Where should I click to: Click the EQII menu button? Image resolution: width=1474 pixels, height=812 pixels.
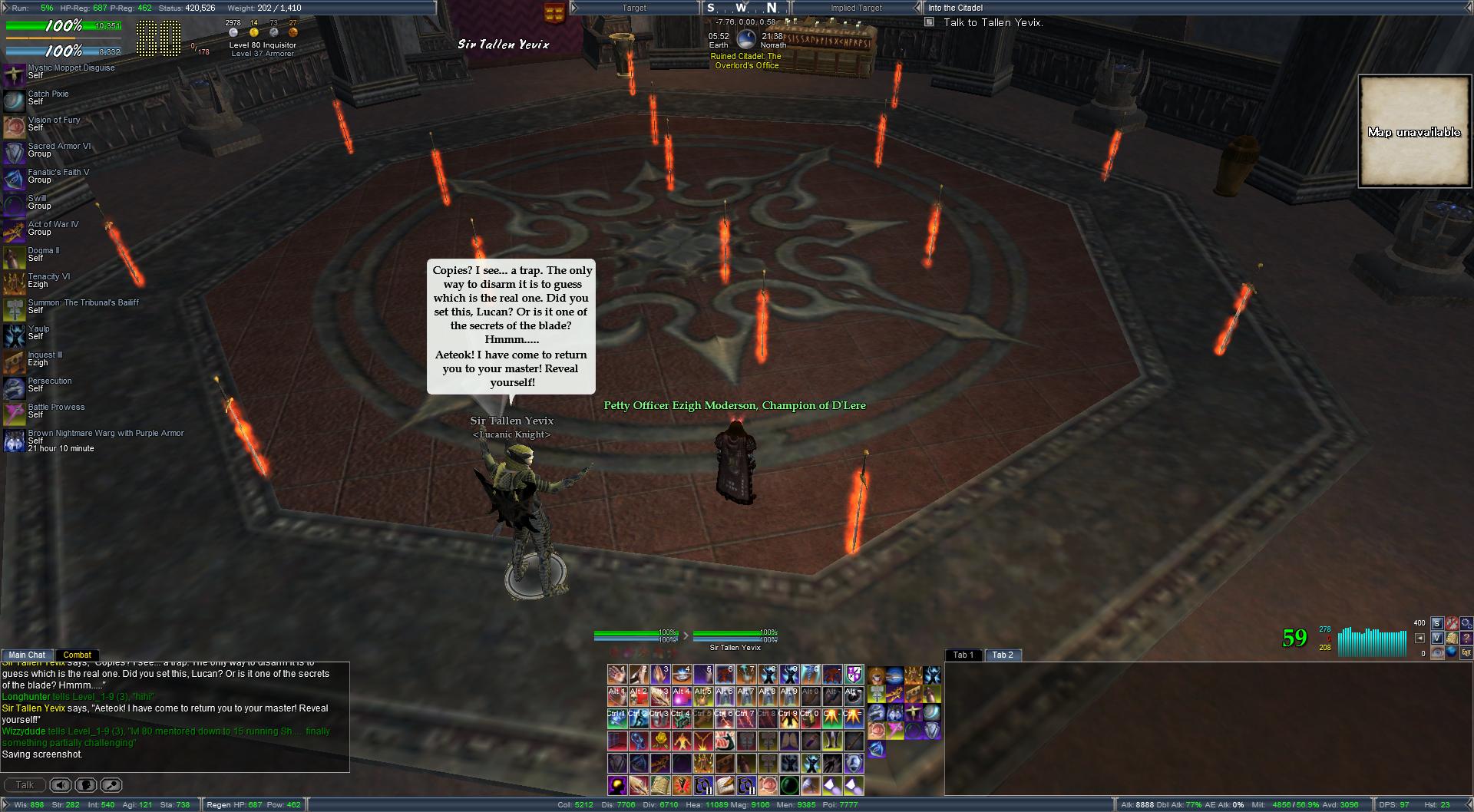(1466, 653)
